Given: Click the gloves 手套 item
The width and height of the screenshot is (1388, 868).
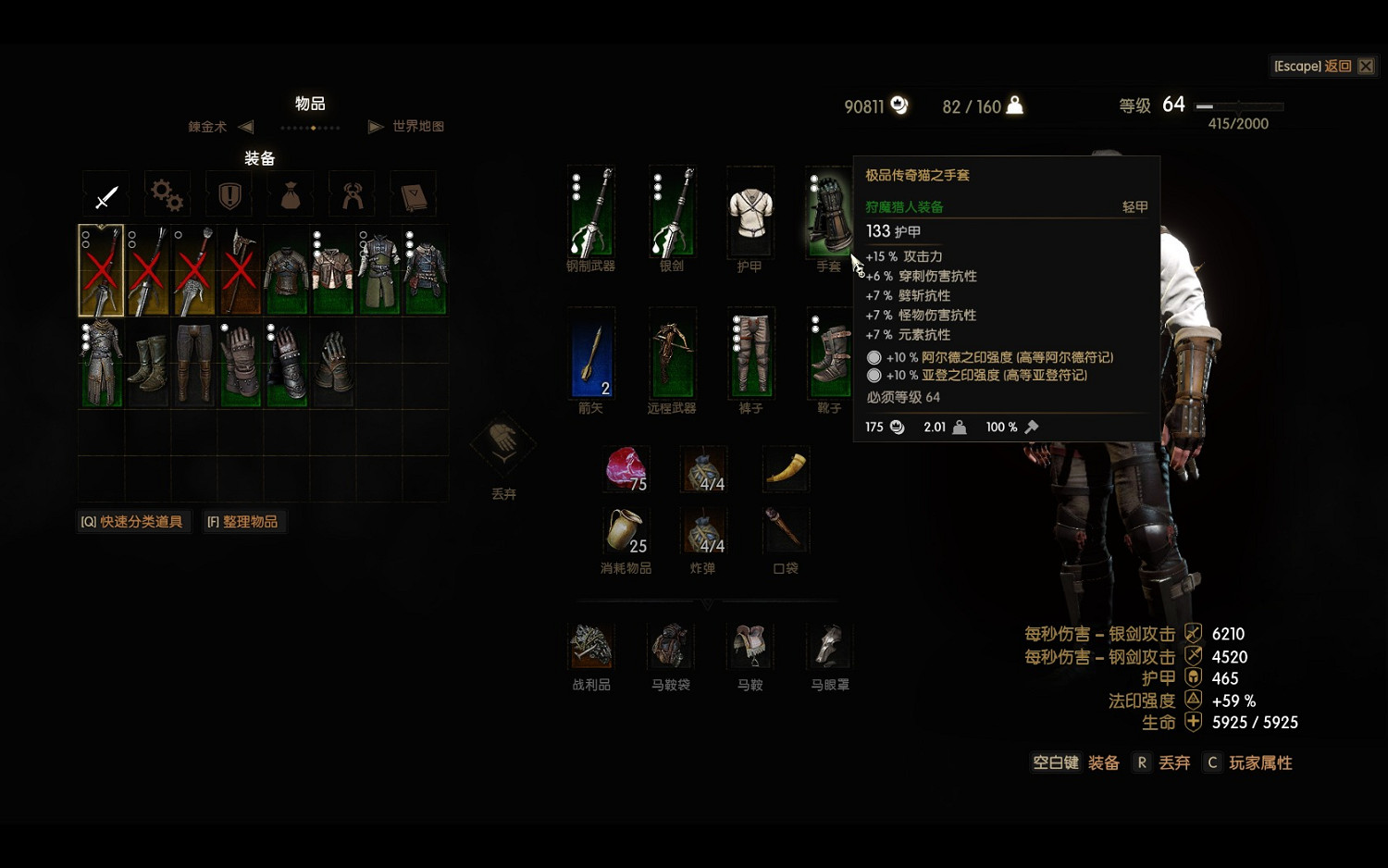Looking at the screenshot, I should pyautogui.click(x=828, y=215).
